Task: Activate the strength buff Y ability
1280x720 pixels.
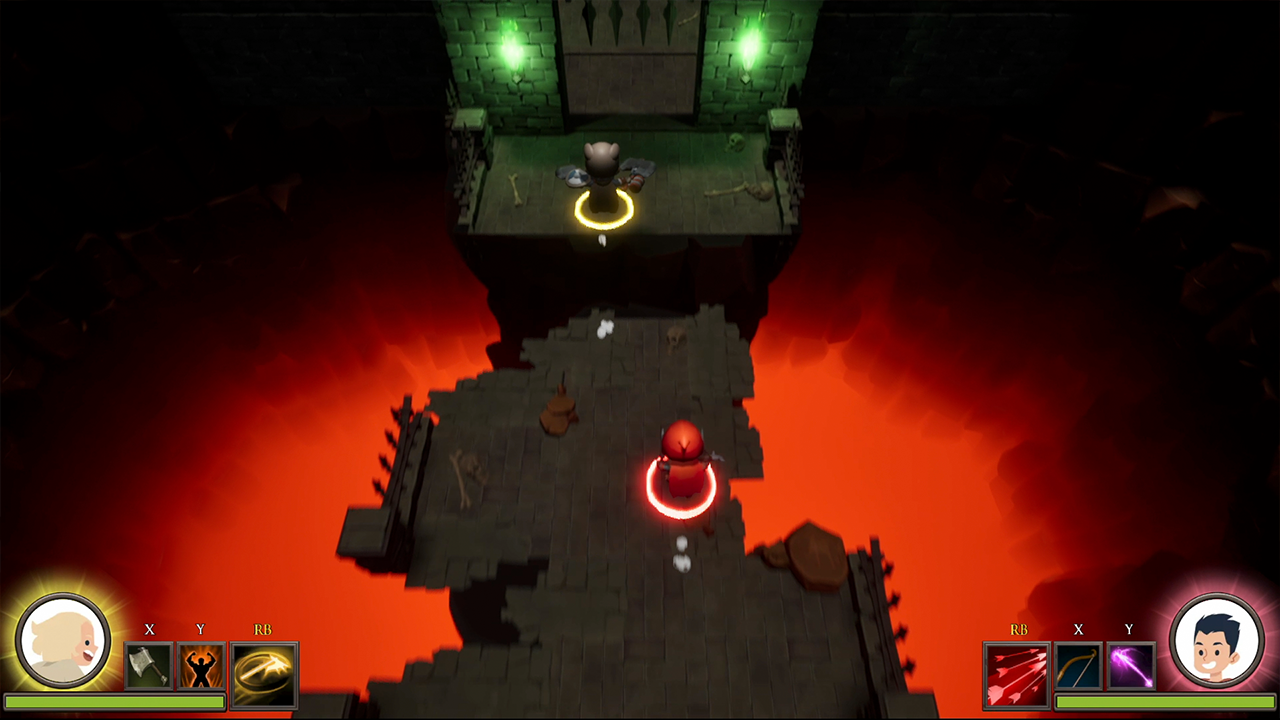Action: pos(200,668)
